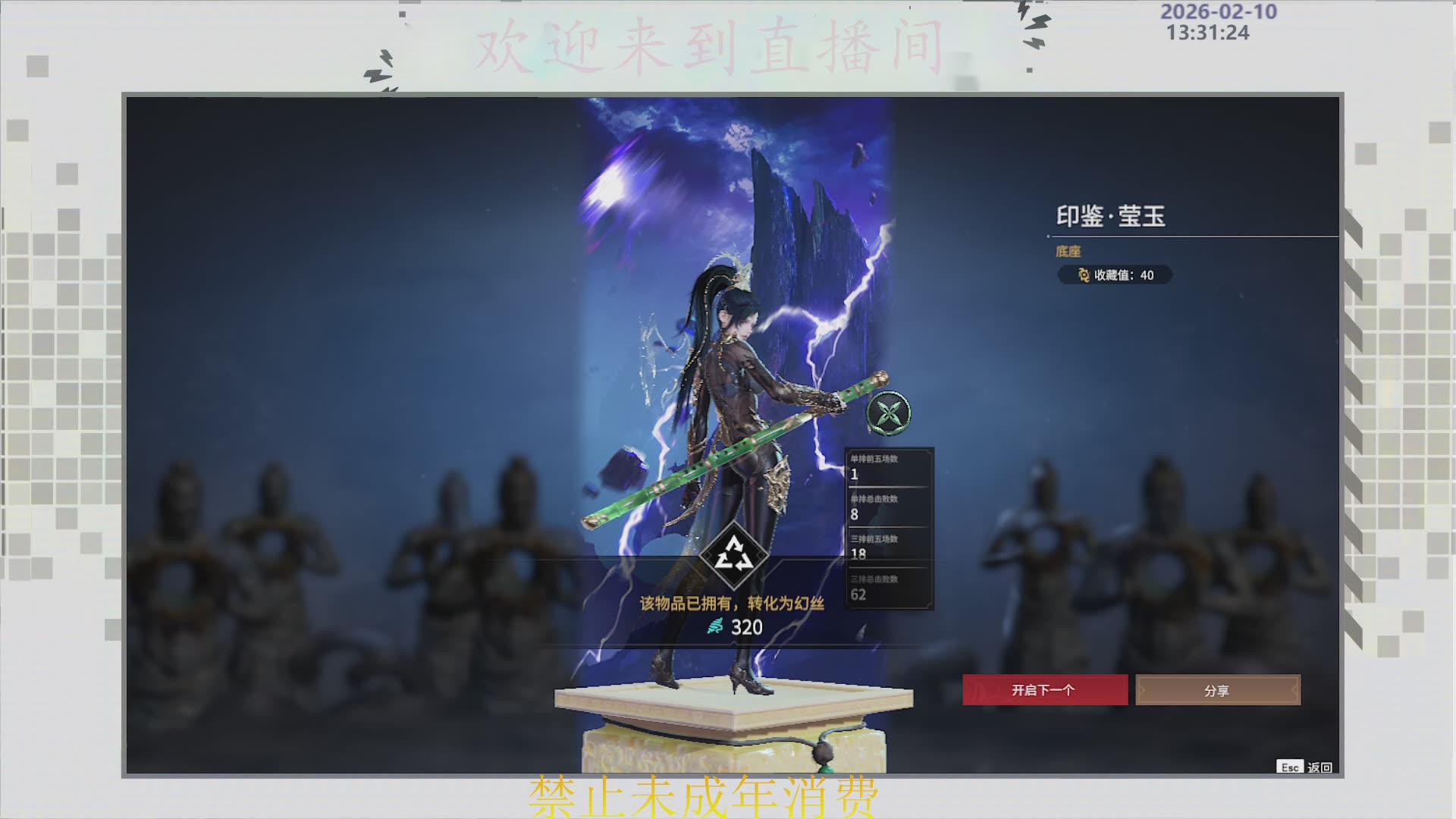
Task: Click the left arrow ornament on 分享 button
Action: (x=1144, y=689)
